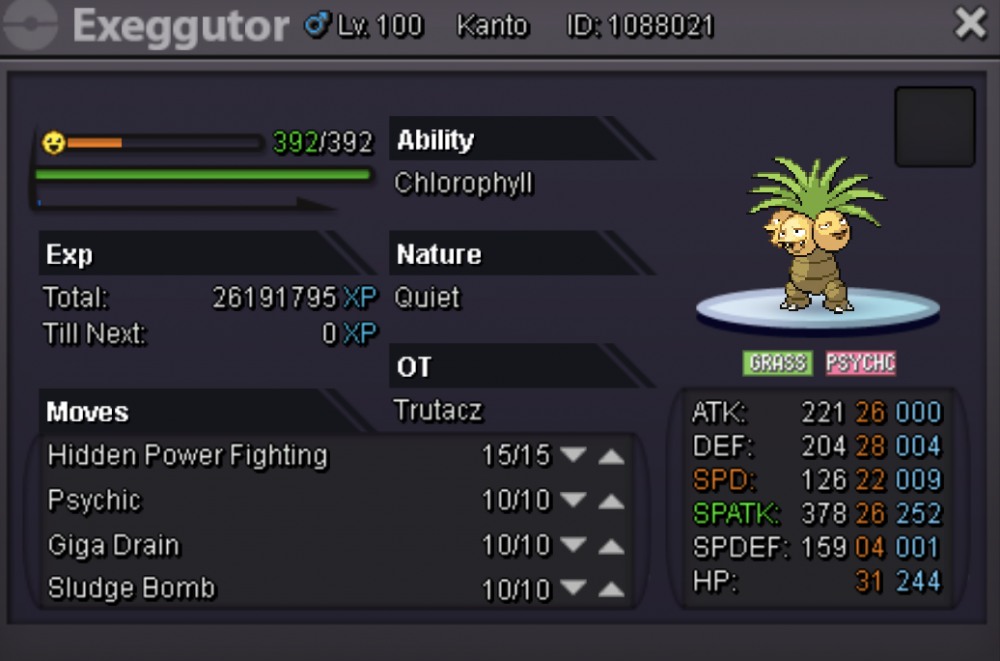This screenshot has height=661, width=1000.
Task: Move Giga Drain up in move list
Action: click(x=611, y=546)
